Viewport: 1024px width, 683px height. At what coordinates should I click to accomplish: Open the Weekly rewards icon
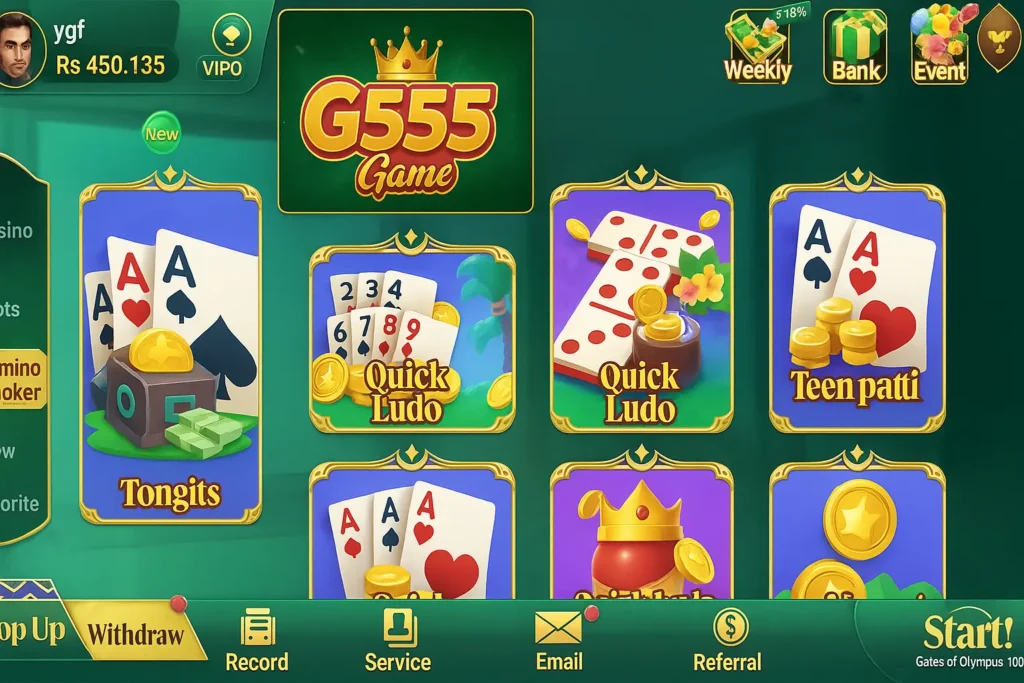(757, 46)
